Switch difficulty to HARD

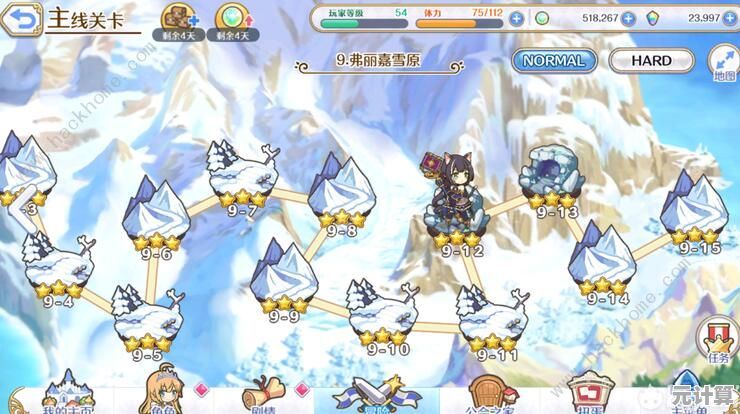click(651, 60)
